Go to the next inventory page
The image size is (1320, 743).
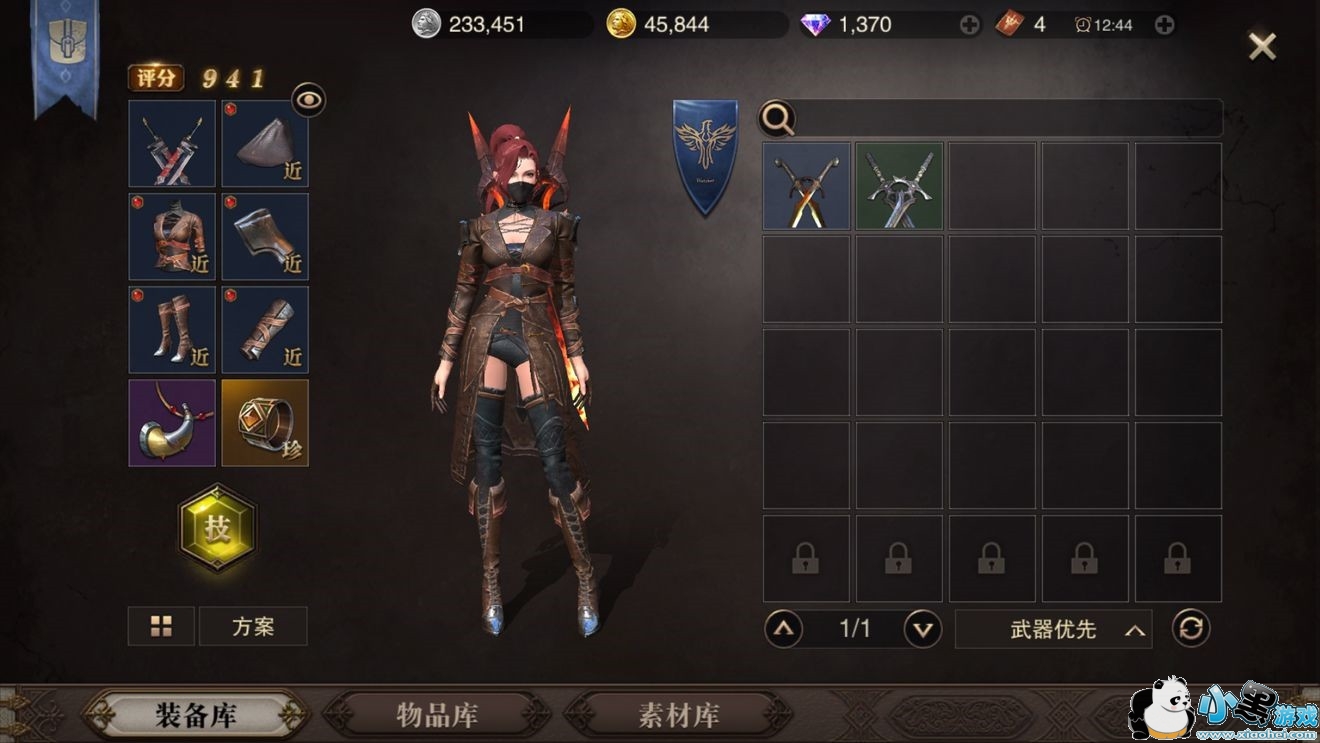[x=922, y=629]
